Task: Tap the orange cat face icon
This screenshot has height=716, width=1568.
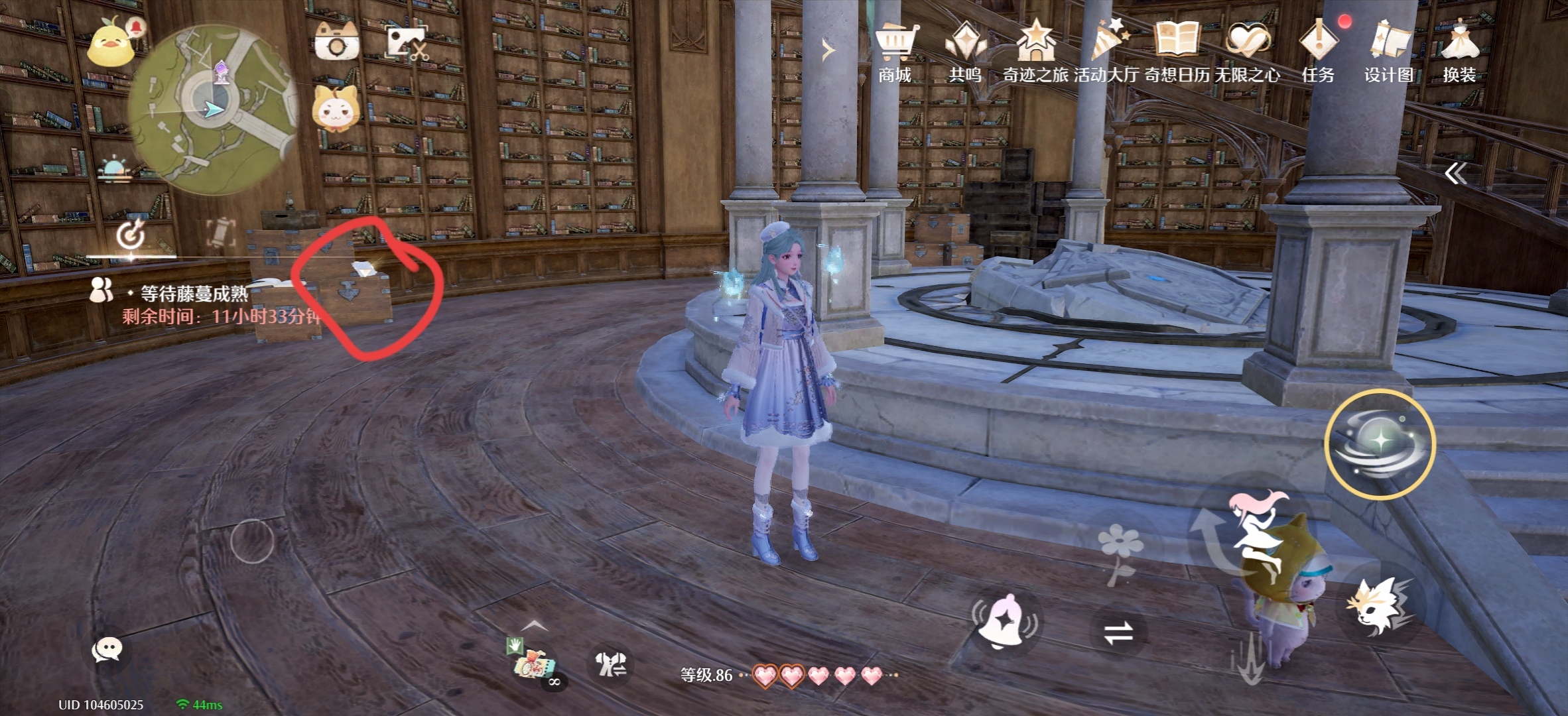Action: click(337, 109)
